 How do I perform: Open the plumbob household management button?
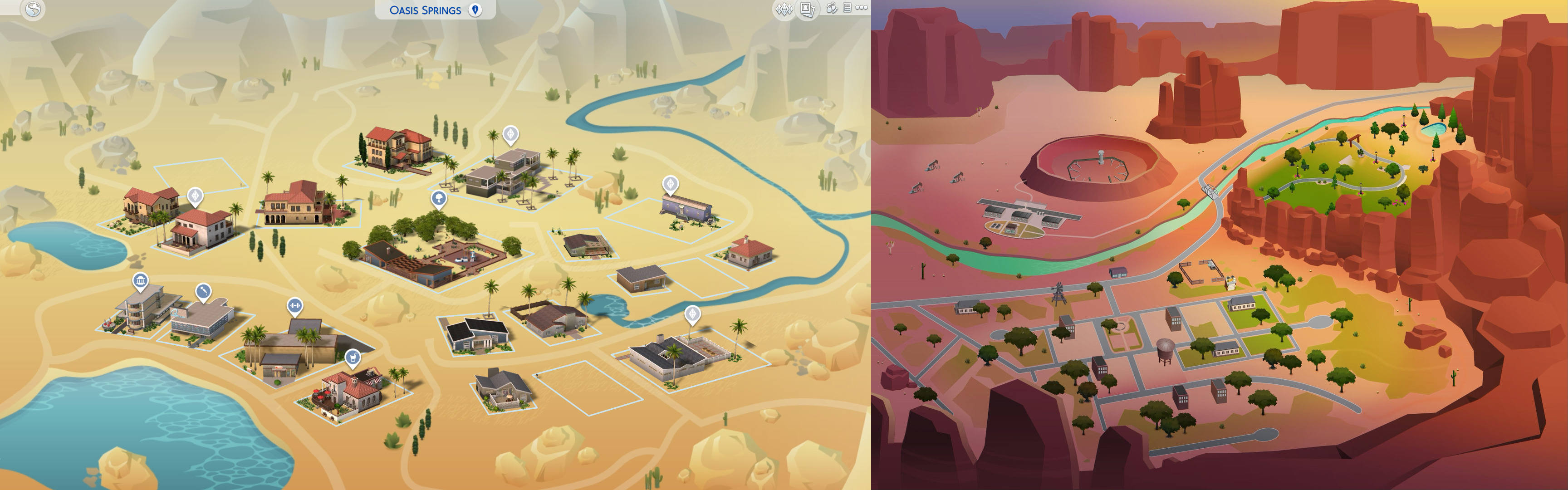point(784,9)
